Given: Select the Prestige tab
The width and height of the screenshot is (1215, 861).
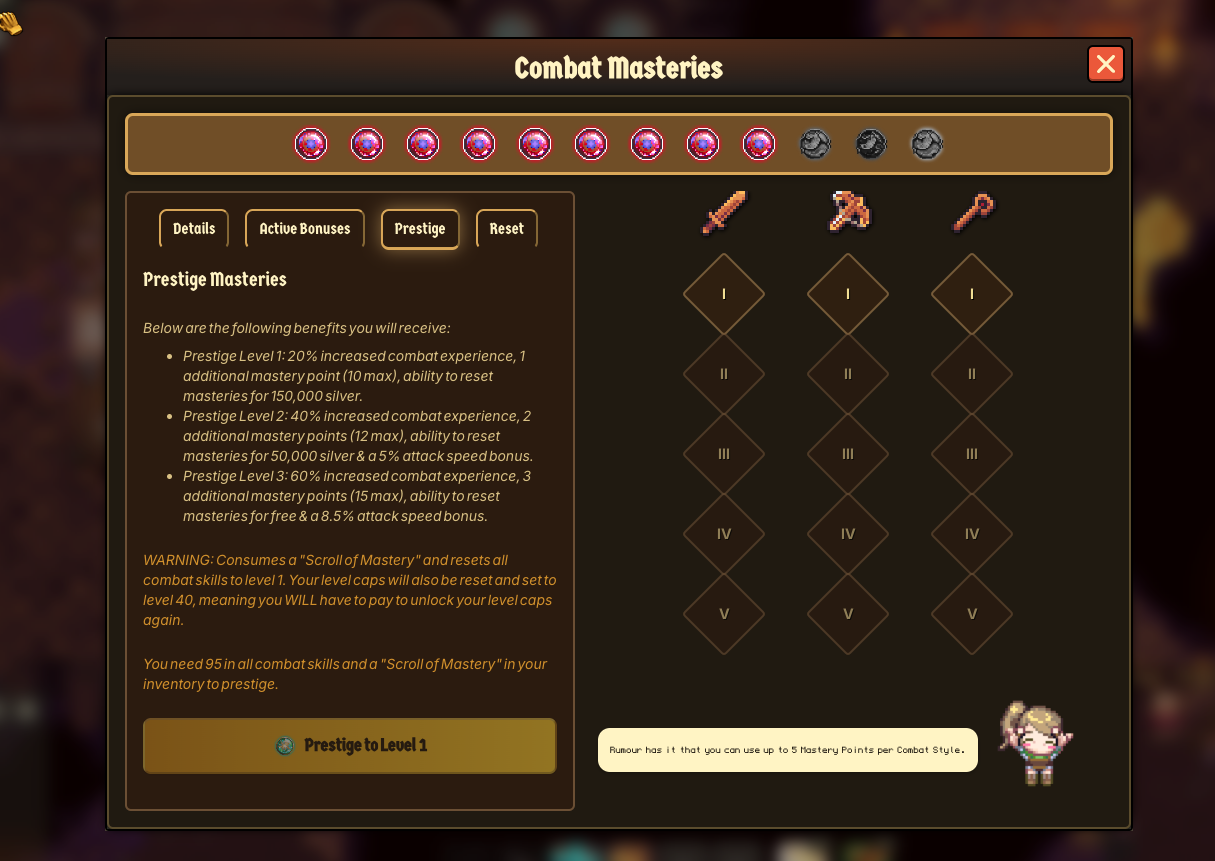Looking at the screenshot, I should (420, 229).
